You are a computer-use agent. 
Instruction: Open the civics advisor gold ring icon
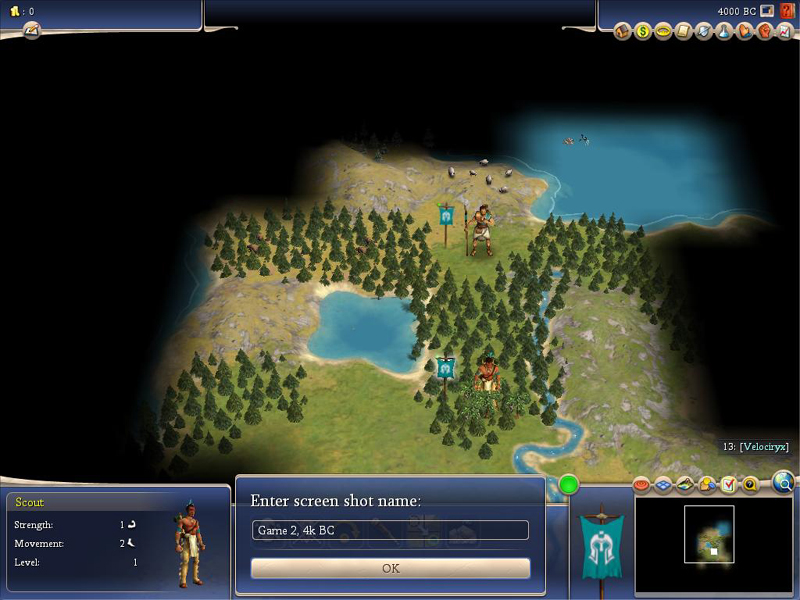(662, 32)
